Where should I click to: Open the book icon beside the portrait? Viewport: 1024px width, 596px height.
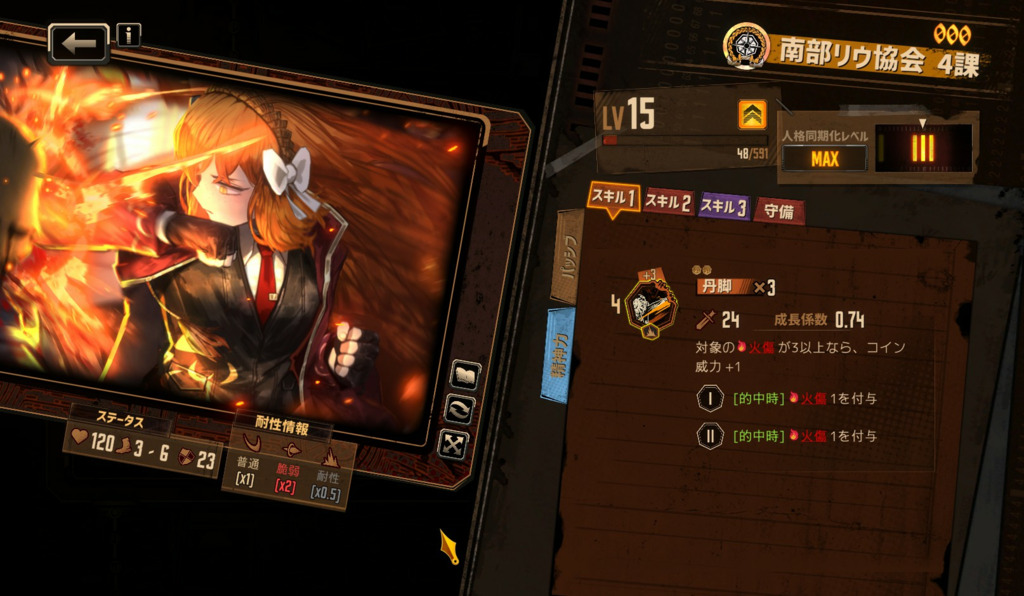(466, 375)
